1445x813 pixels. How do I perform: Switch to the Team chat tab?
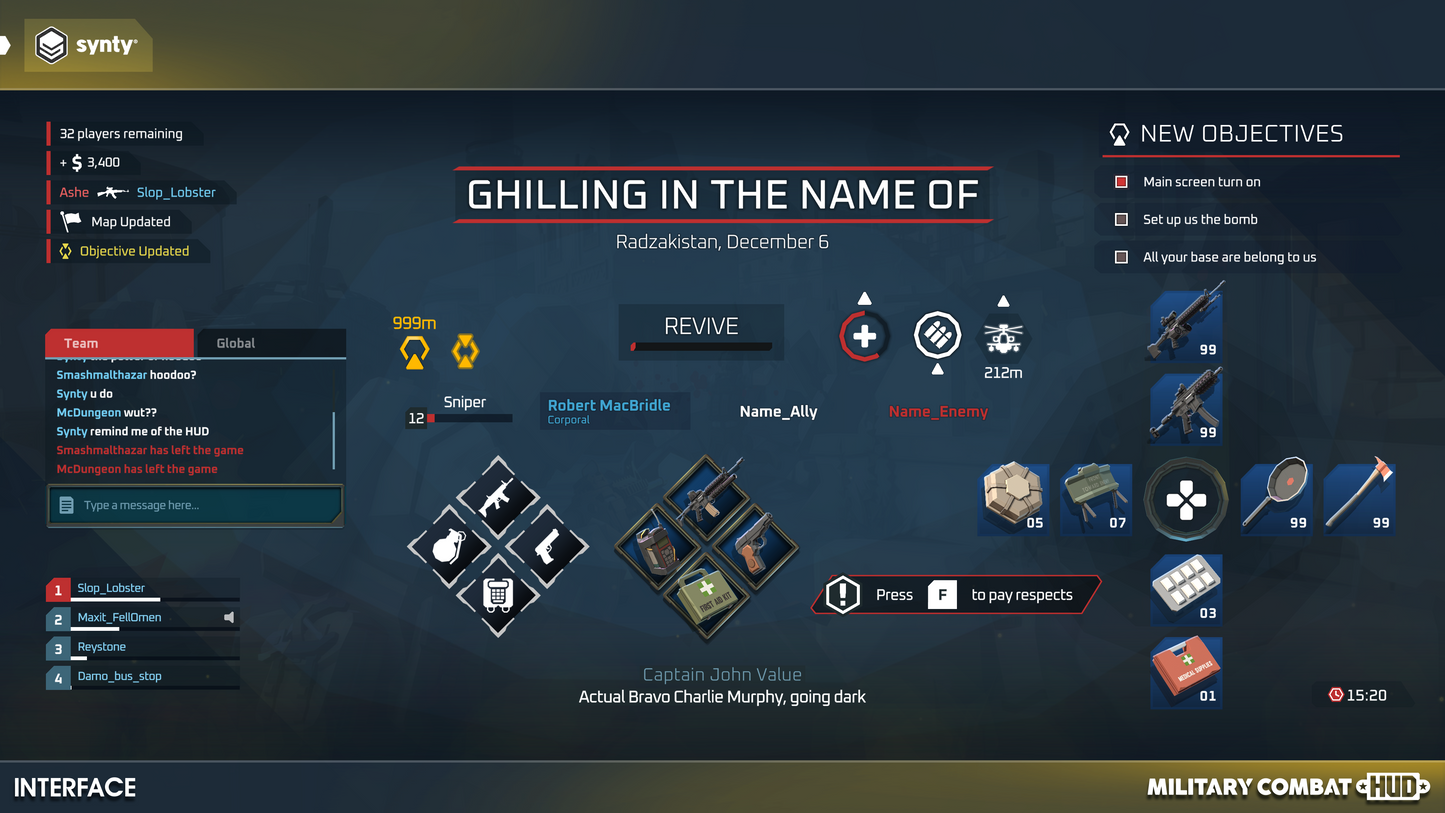click(x=118, y=343)
